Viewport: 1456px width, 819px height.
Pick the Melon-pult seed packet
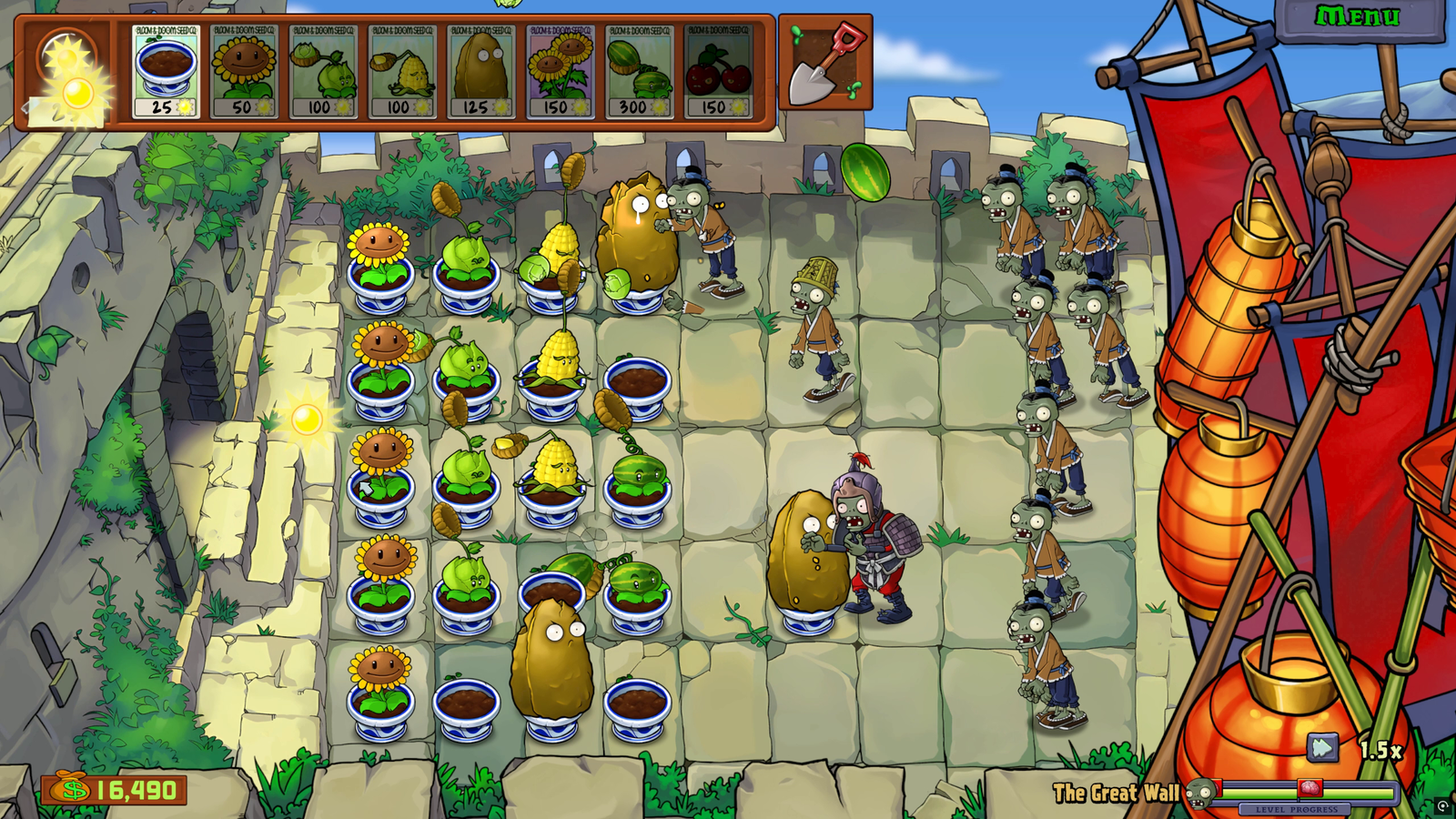click(638, 71)
